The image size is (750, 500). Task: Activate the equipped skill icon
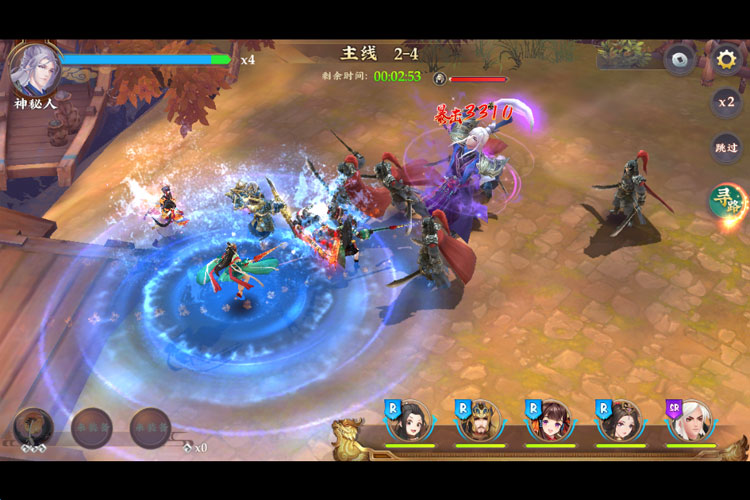[32, 427]
